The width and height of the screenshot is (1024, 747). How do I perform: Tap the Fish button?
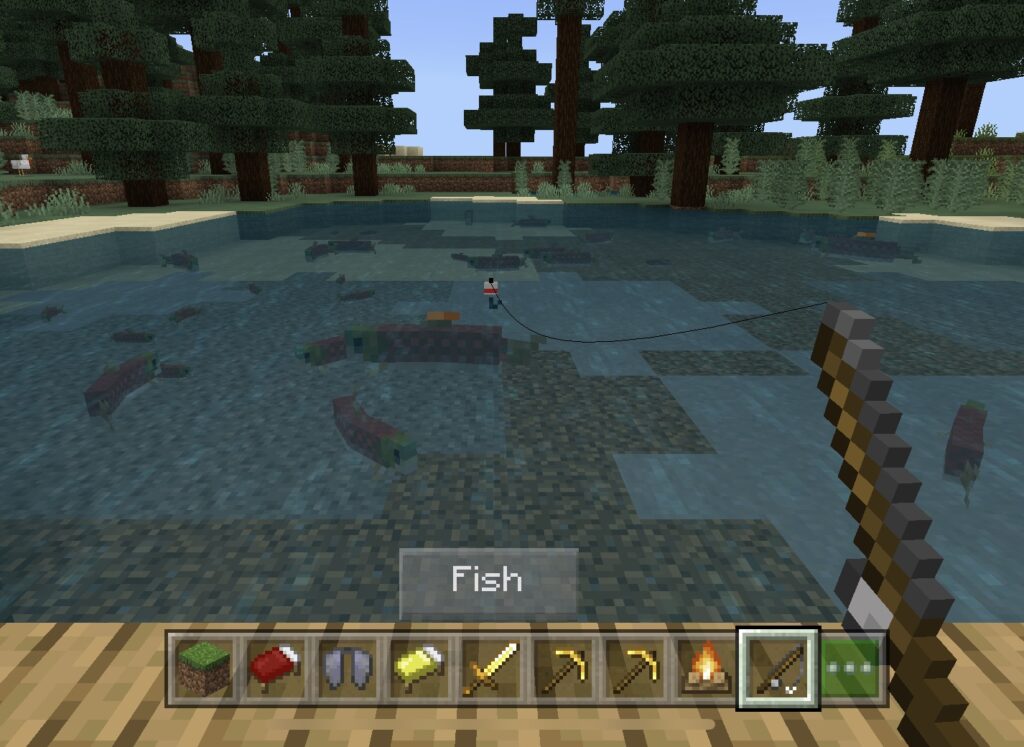click(488, 580)
